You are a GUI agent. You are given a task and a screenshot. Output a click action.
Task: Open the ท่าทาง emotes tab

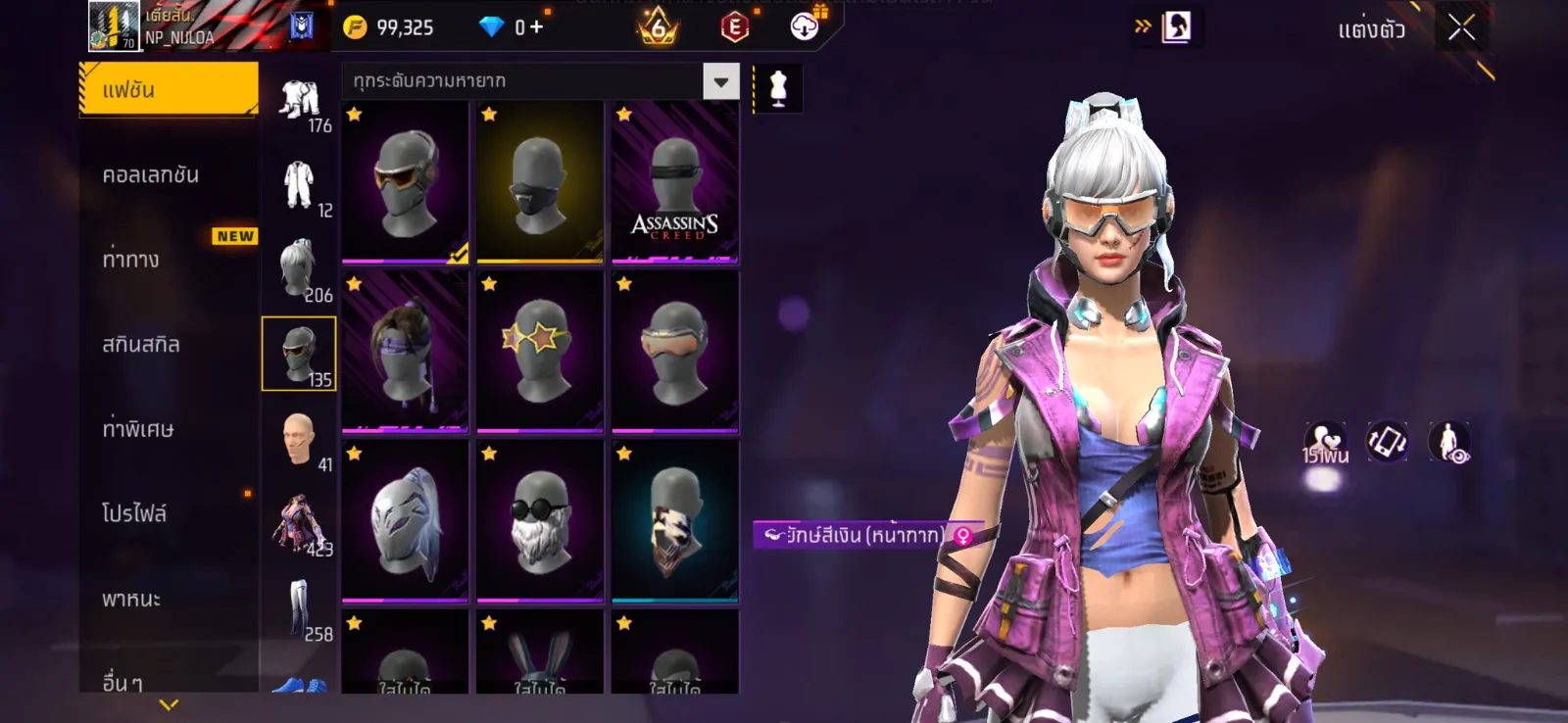131,260
